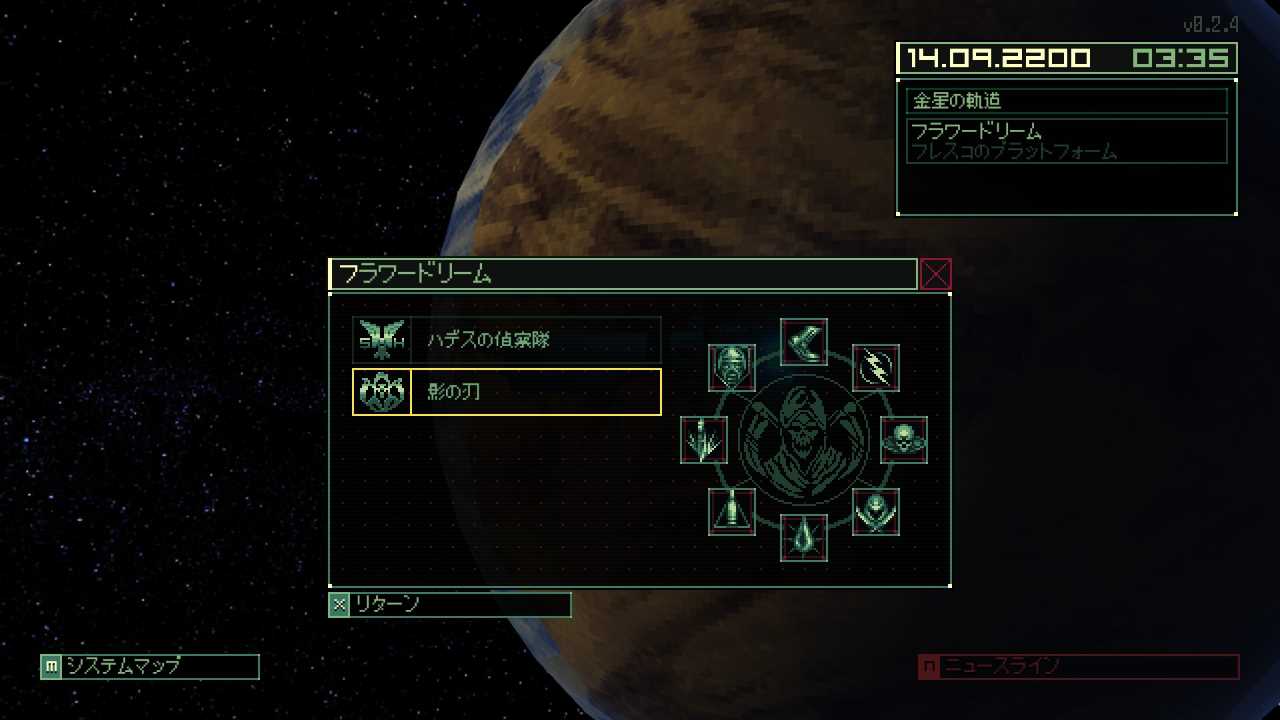Choose the 影の刃 squad entry
Image resolution: width=1280 pixels, height=720 pixels.
(507, 392)
